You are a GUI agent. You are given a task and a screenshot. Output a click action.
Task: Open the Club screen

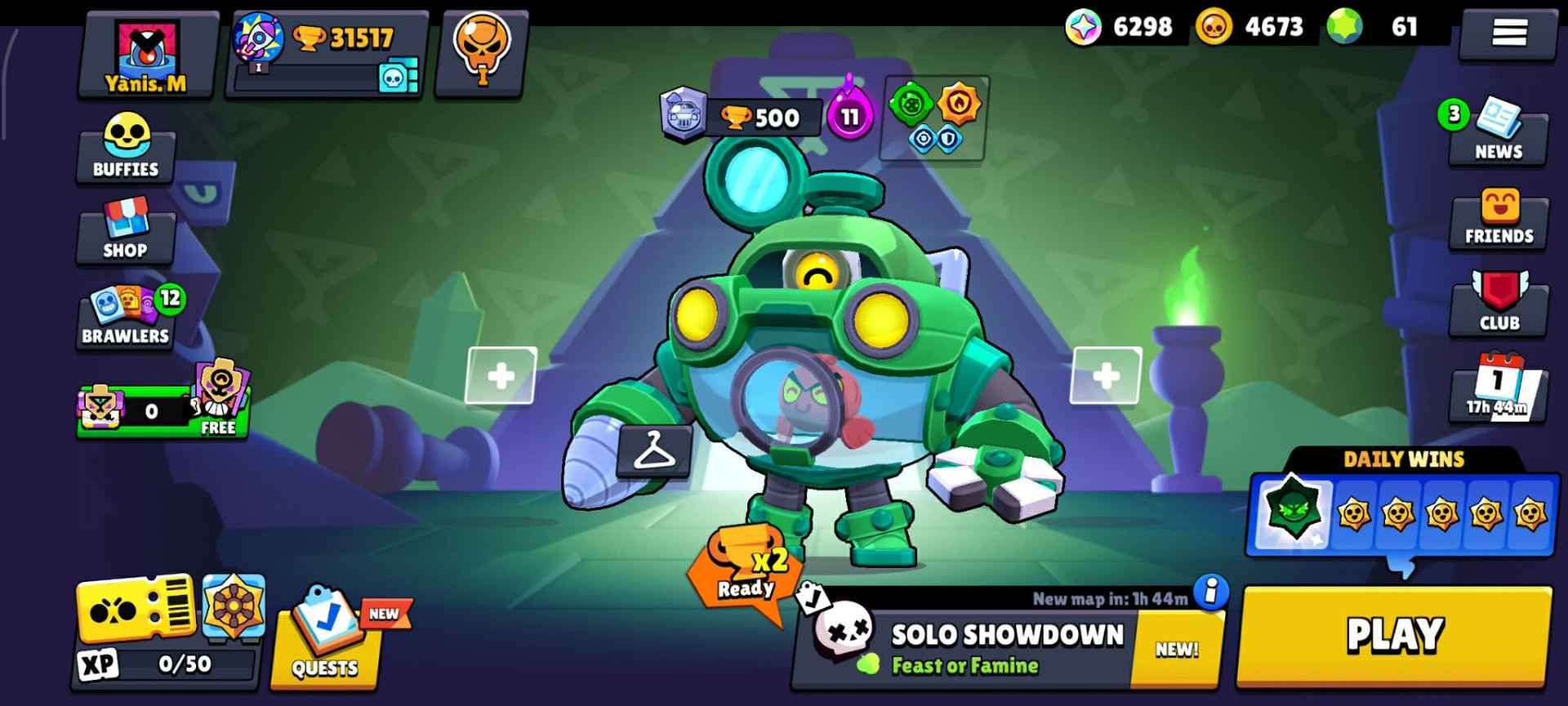click(x=1499, y=306)
